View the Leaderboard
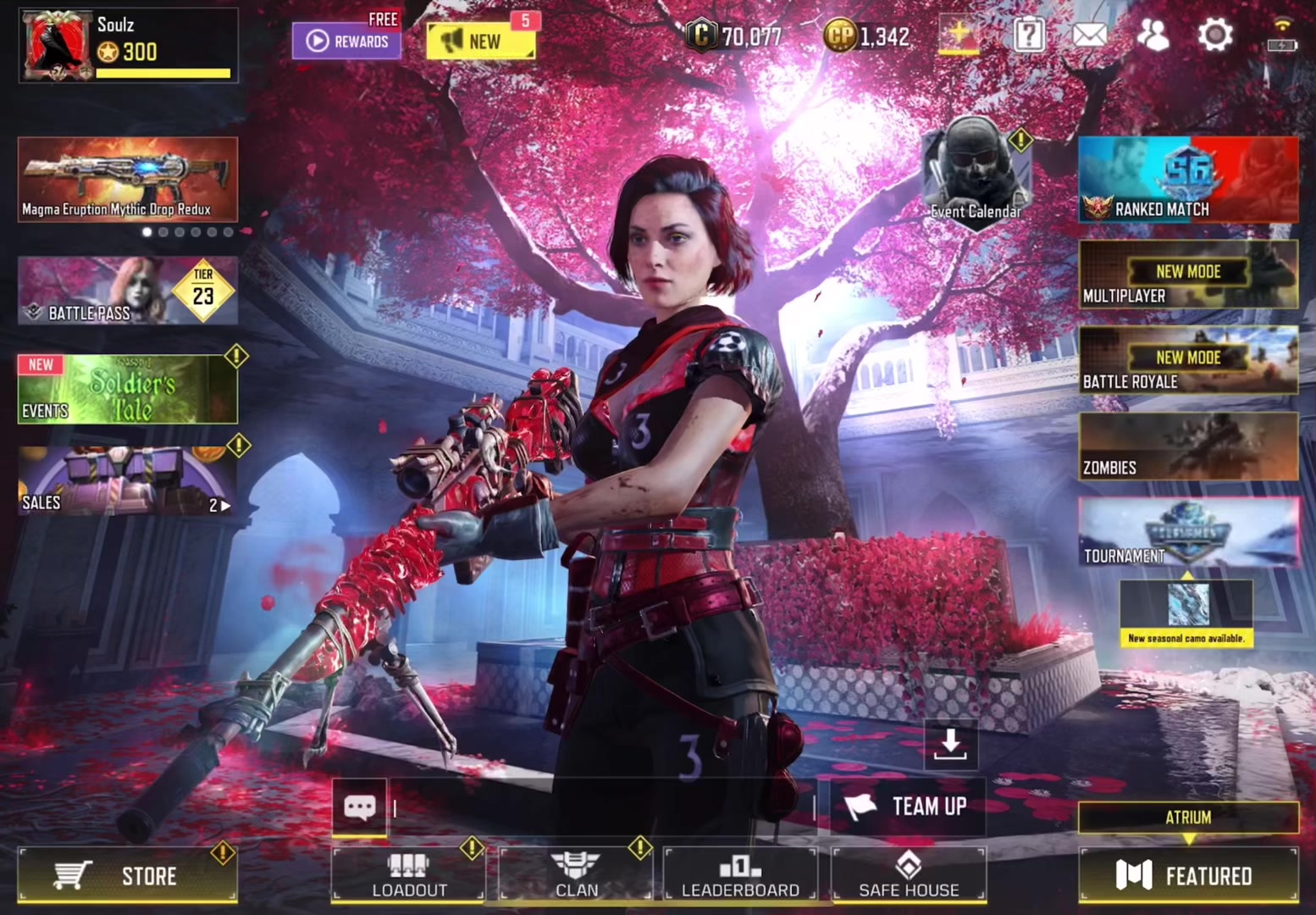The width and height of the screenshot is (1316, 915). point(740,874)
